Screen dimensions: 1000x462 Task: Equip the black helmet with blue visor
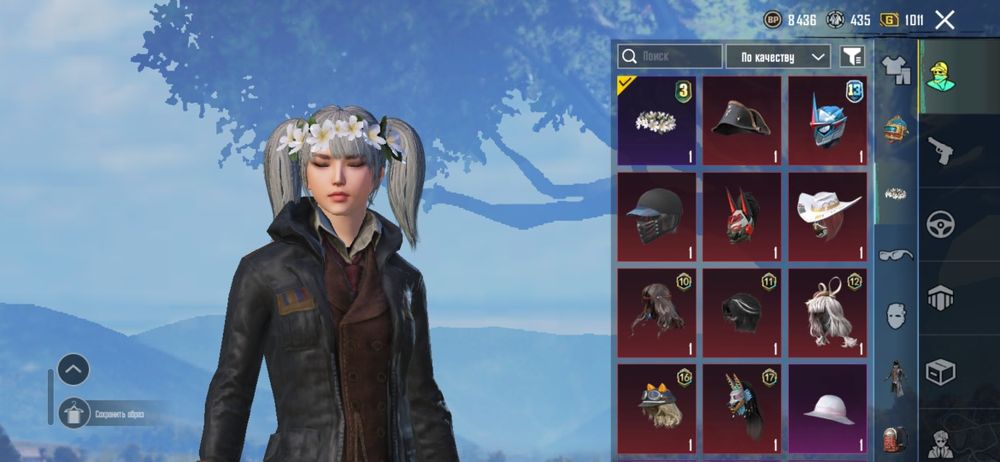point(657,216)
